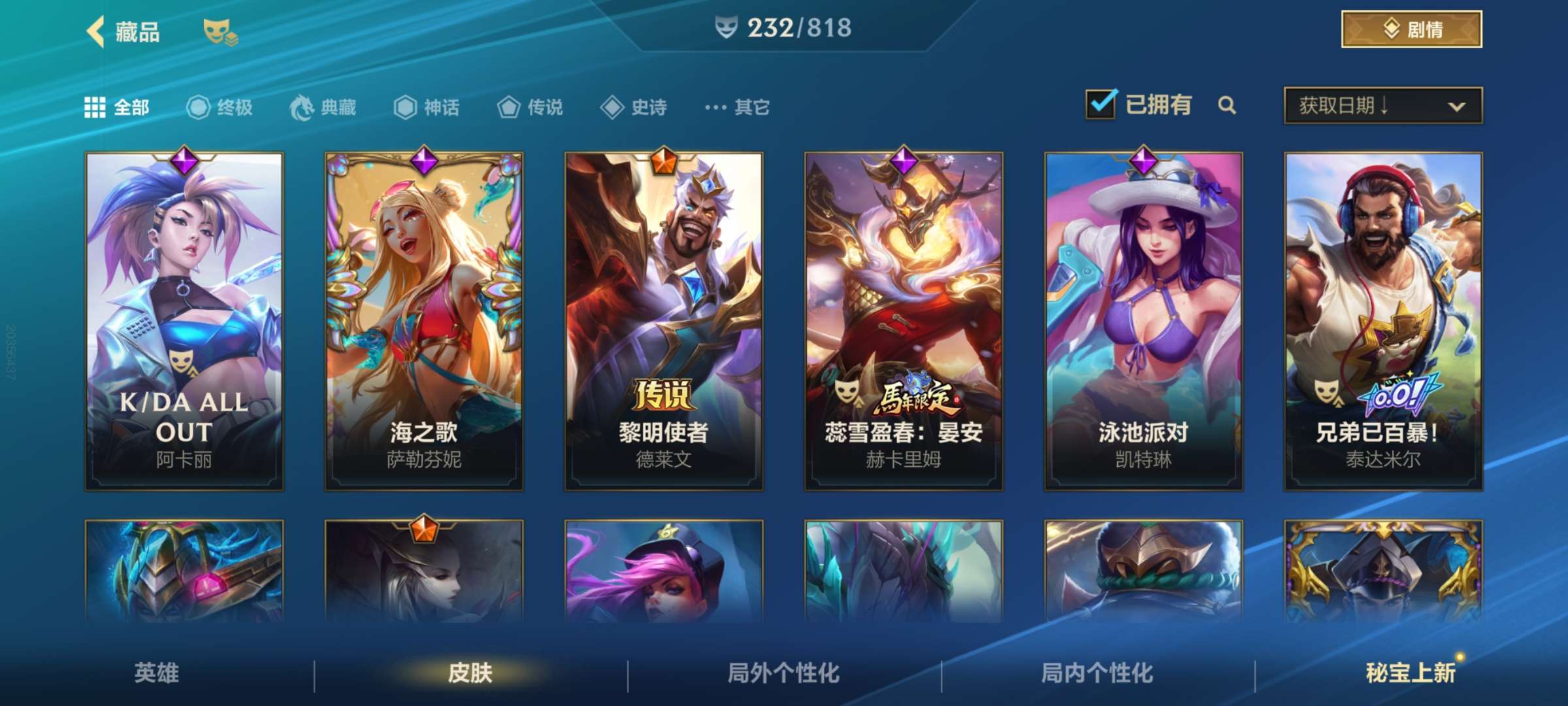Open the skin search magnifier
This screenshot has width=1568, height=706.
coord(1228,105)
